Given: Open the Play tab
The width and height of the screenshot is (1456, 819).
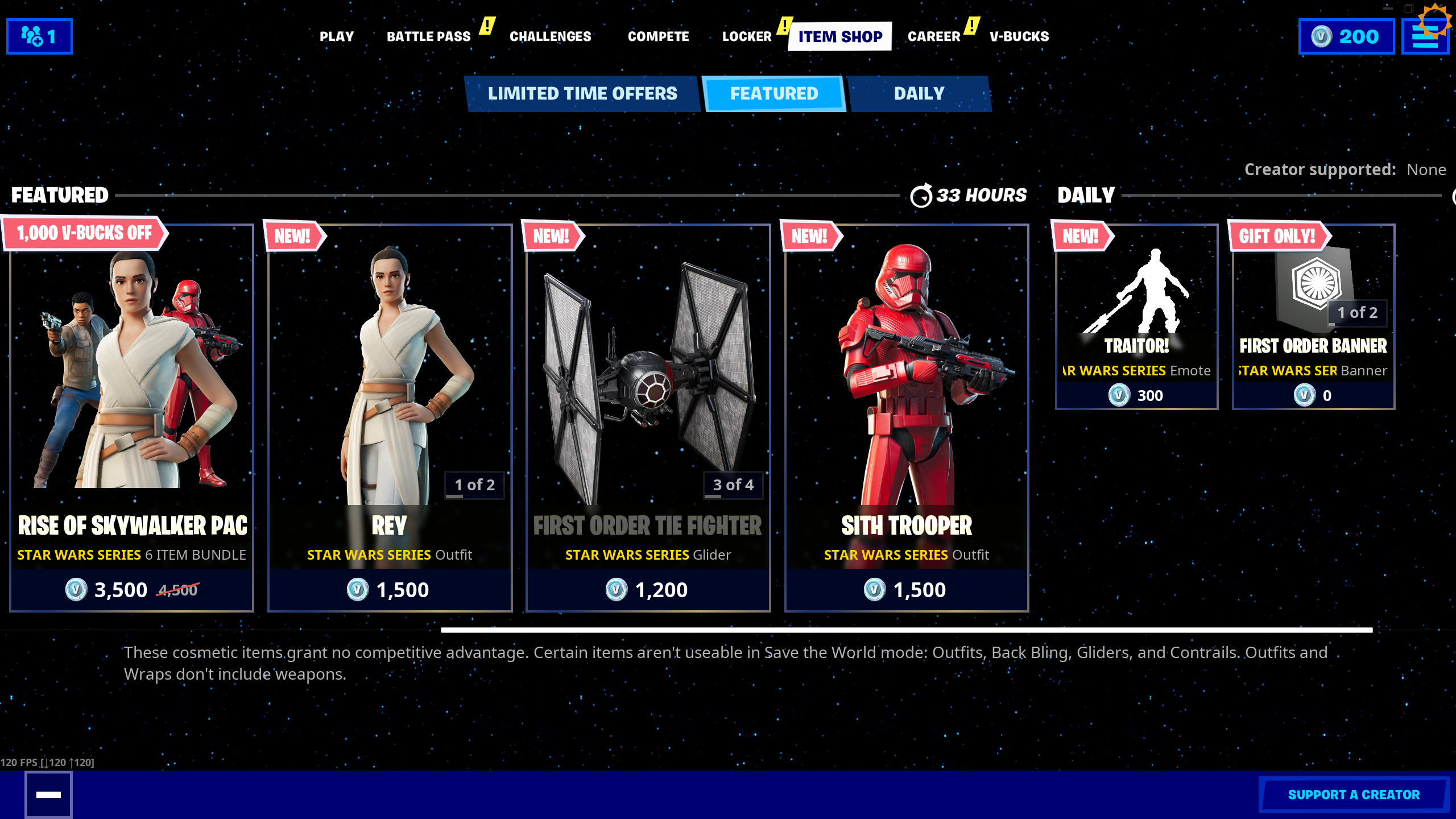Looking at the screenshot, I should click(x=336, y=36).
